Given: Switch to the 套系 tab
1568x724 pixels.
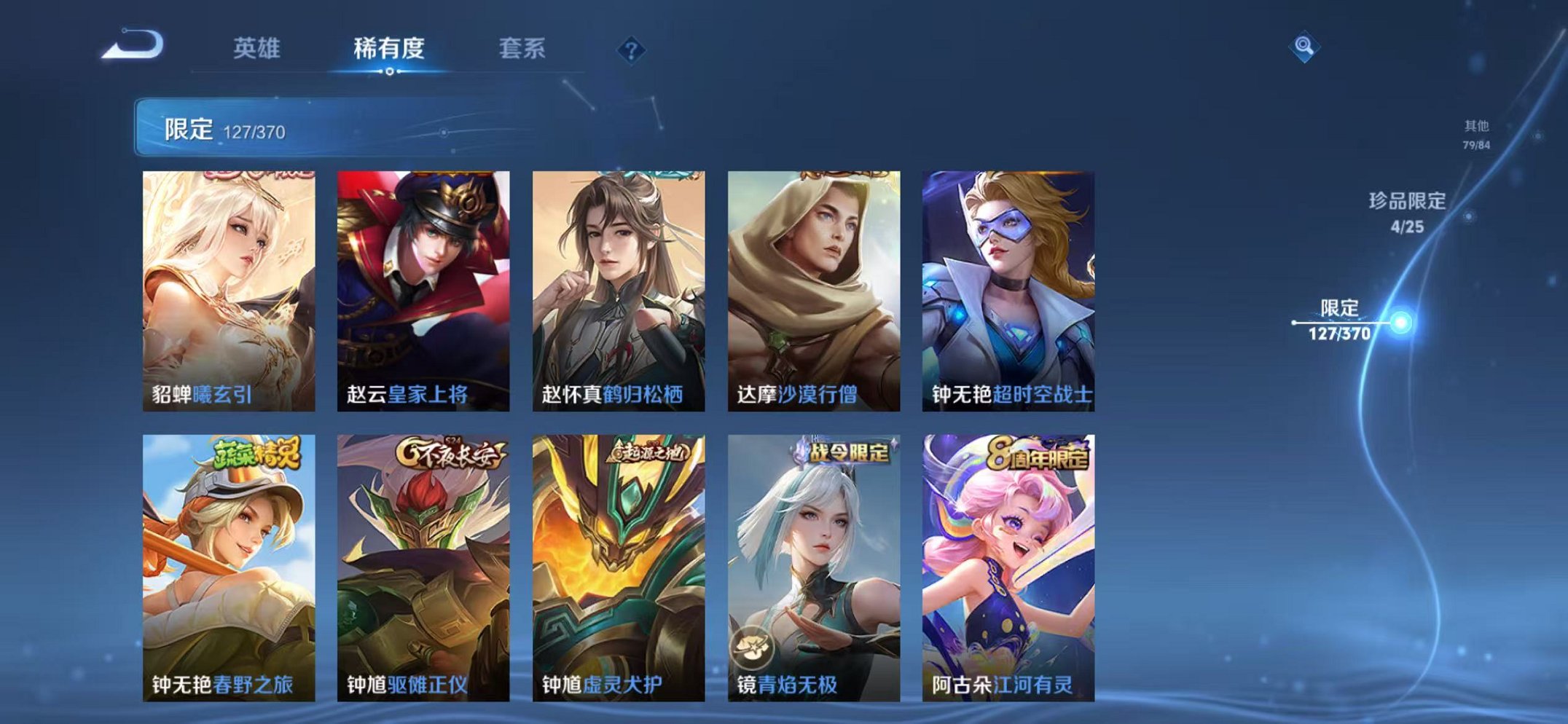Looking at the screenshot, I should pos(521,47).
